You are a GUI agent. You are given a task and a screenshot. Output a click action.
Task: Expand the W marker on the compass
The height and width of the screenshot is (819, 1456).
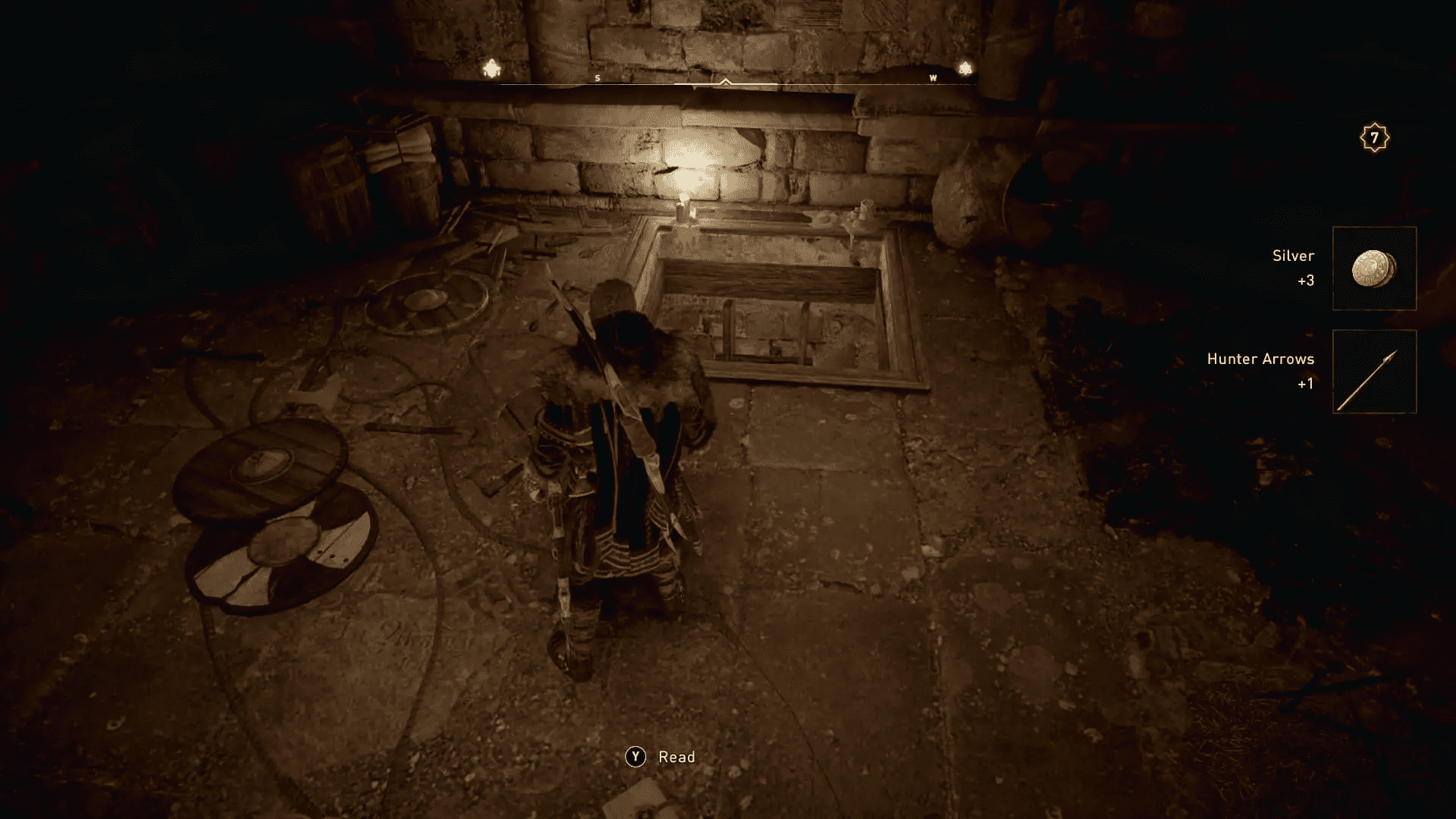932,77
